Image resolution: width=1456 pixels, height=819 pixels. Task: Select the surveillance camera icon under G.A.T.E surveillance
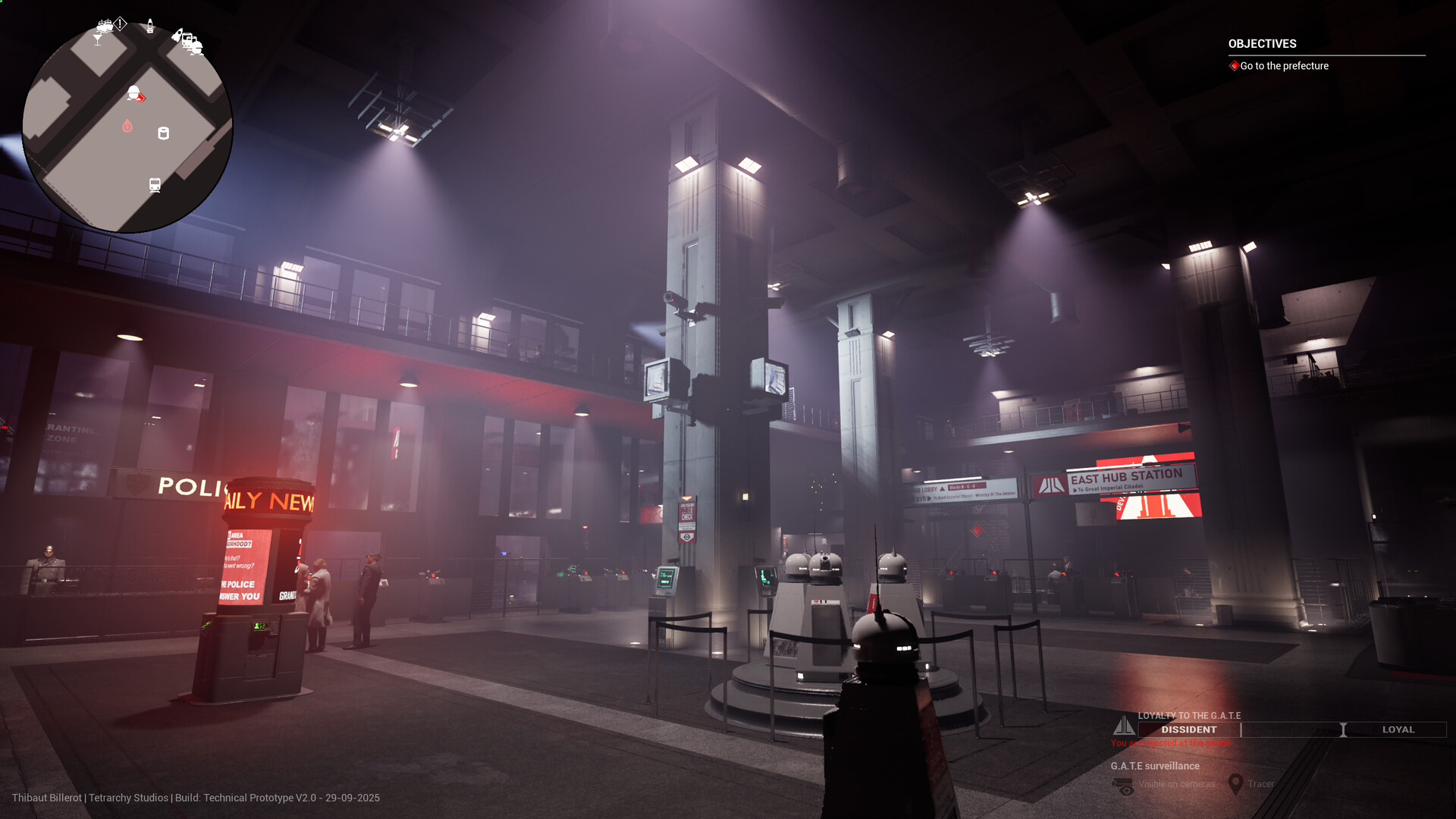coord(1122,785)
